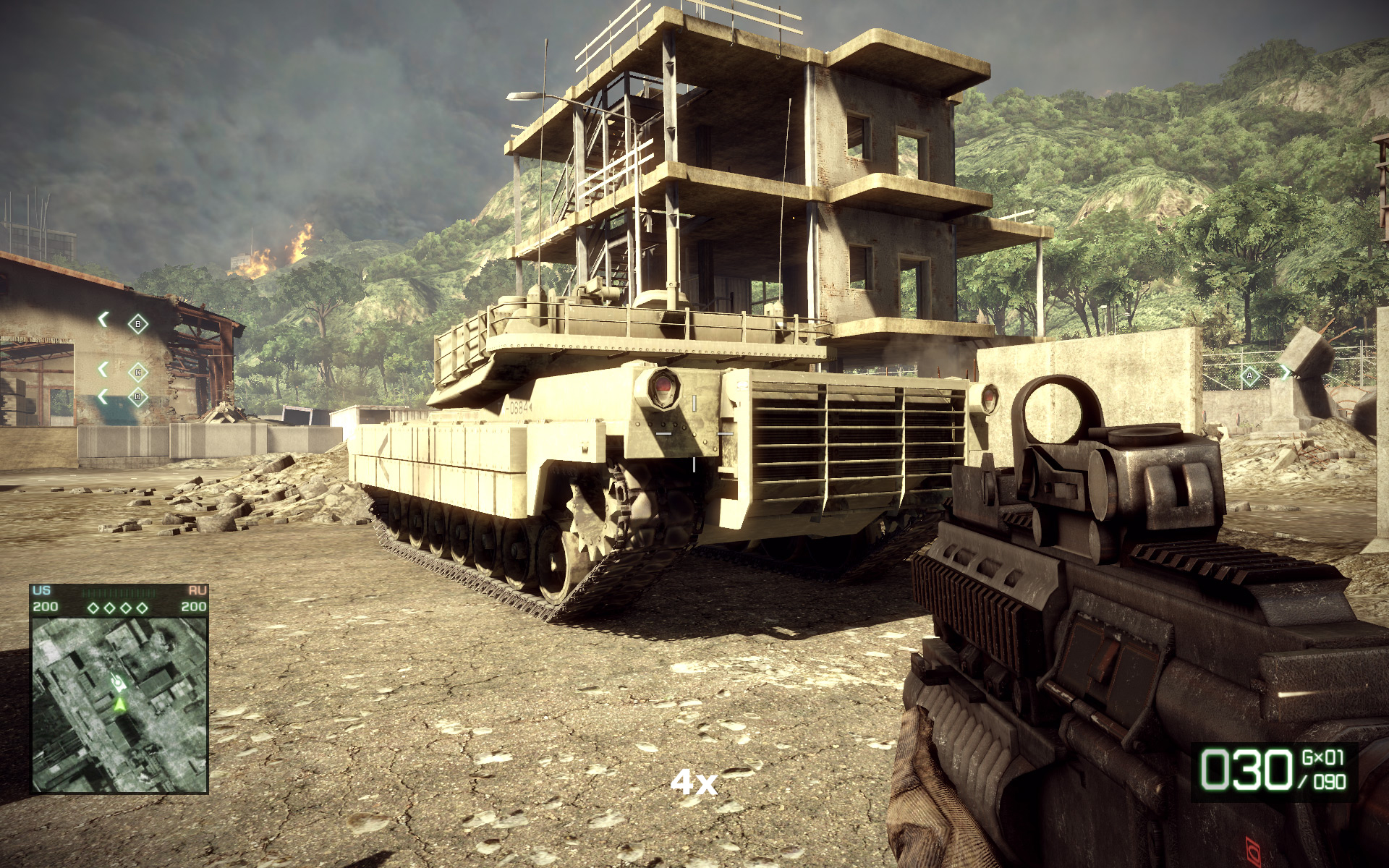The image size is (1389, 868).
Task: Click the minimap satellite view
Action: tap(119, 704)
